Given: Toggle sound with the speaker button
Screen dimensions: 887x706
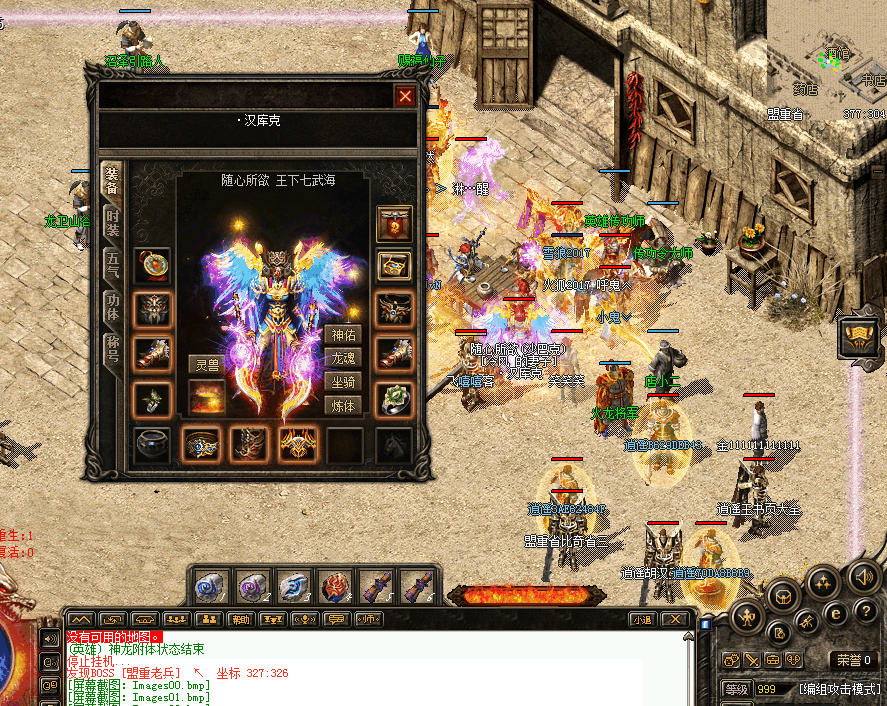Looking at the screenshot, I should (x=861, y=576).
